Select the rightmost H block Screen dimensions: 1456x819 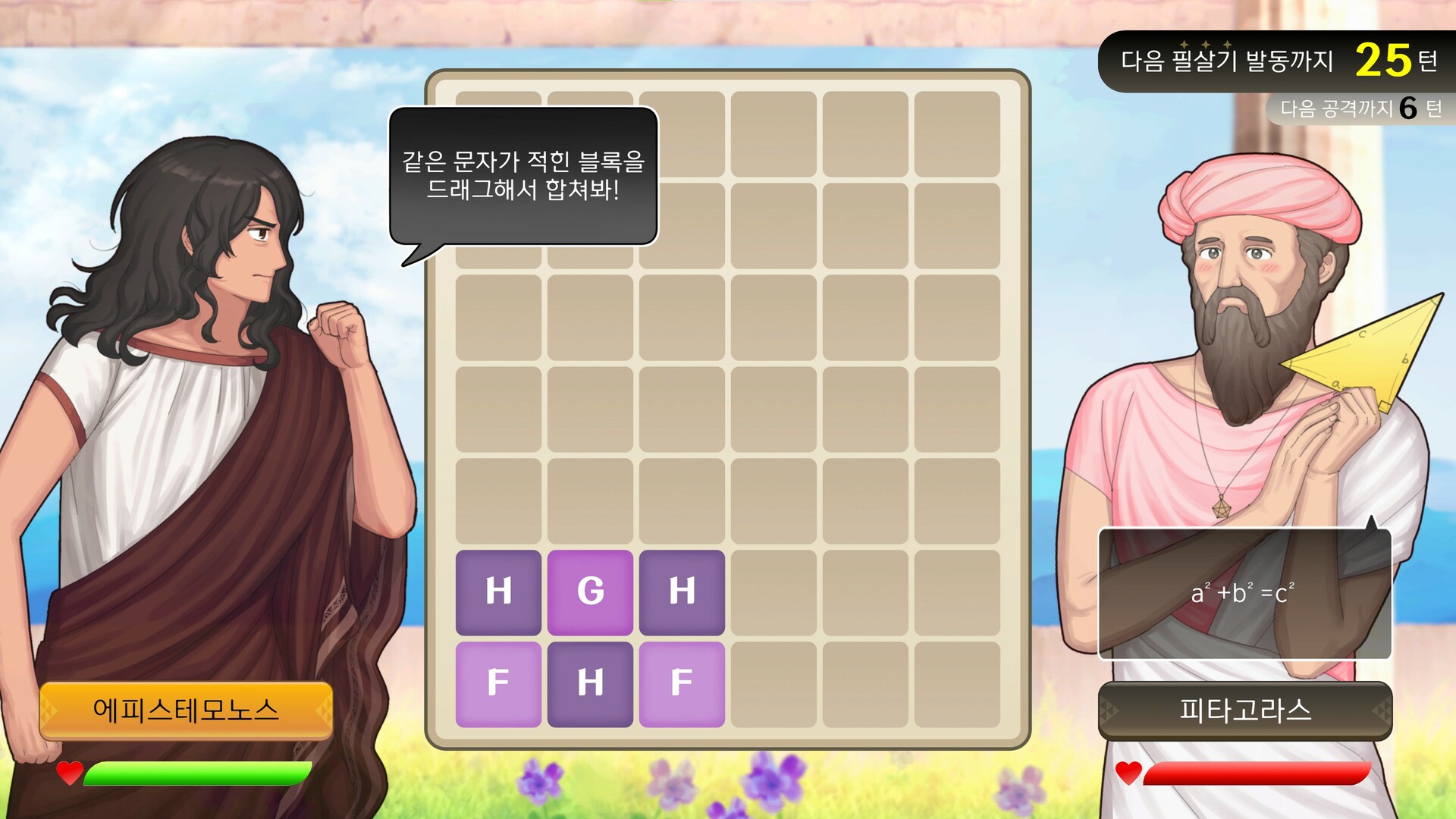click(x=682, y=591)
